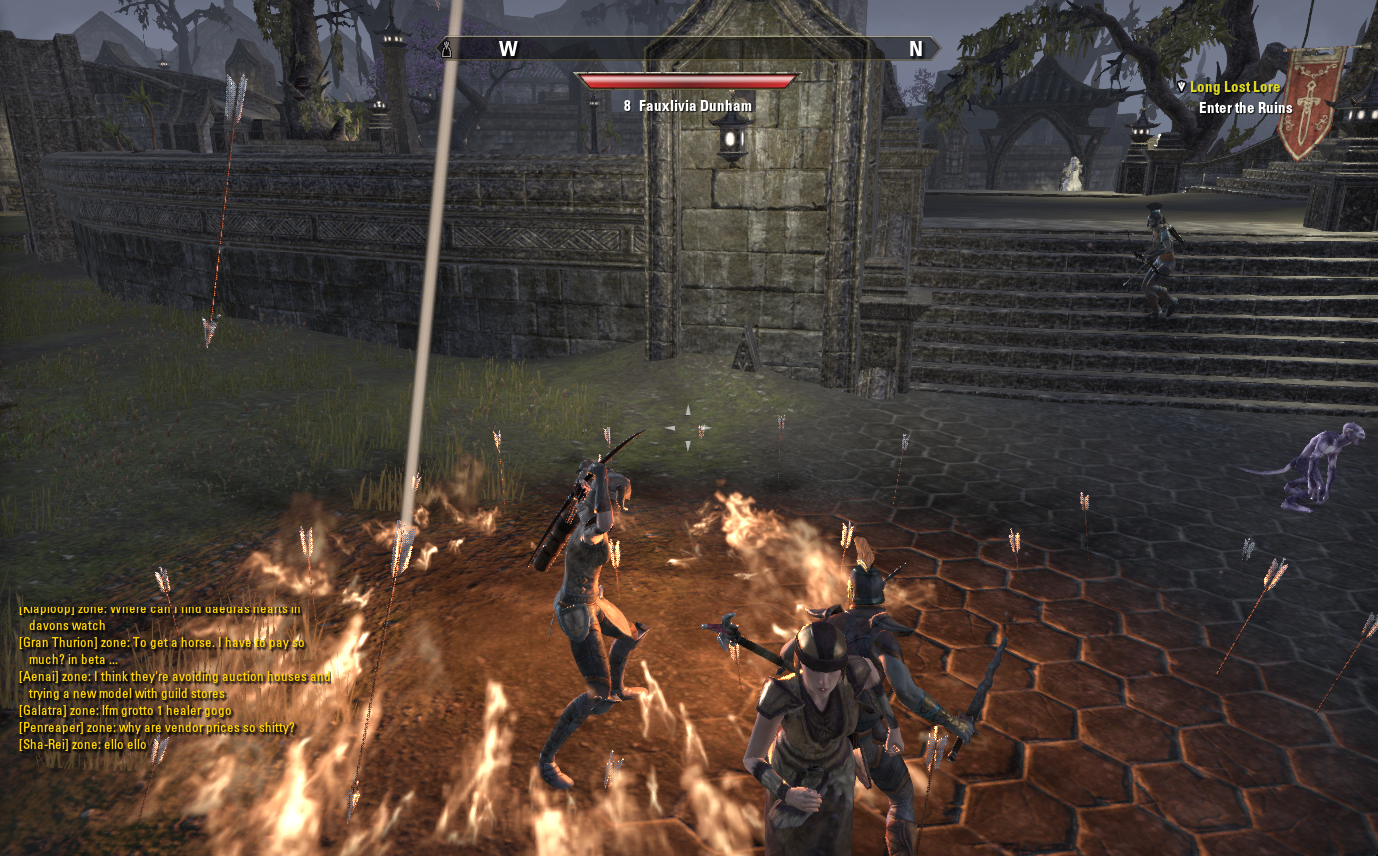Select Galatra's name in zone chat
This screenshot has width=1378, height=856.
(41, 711)
